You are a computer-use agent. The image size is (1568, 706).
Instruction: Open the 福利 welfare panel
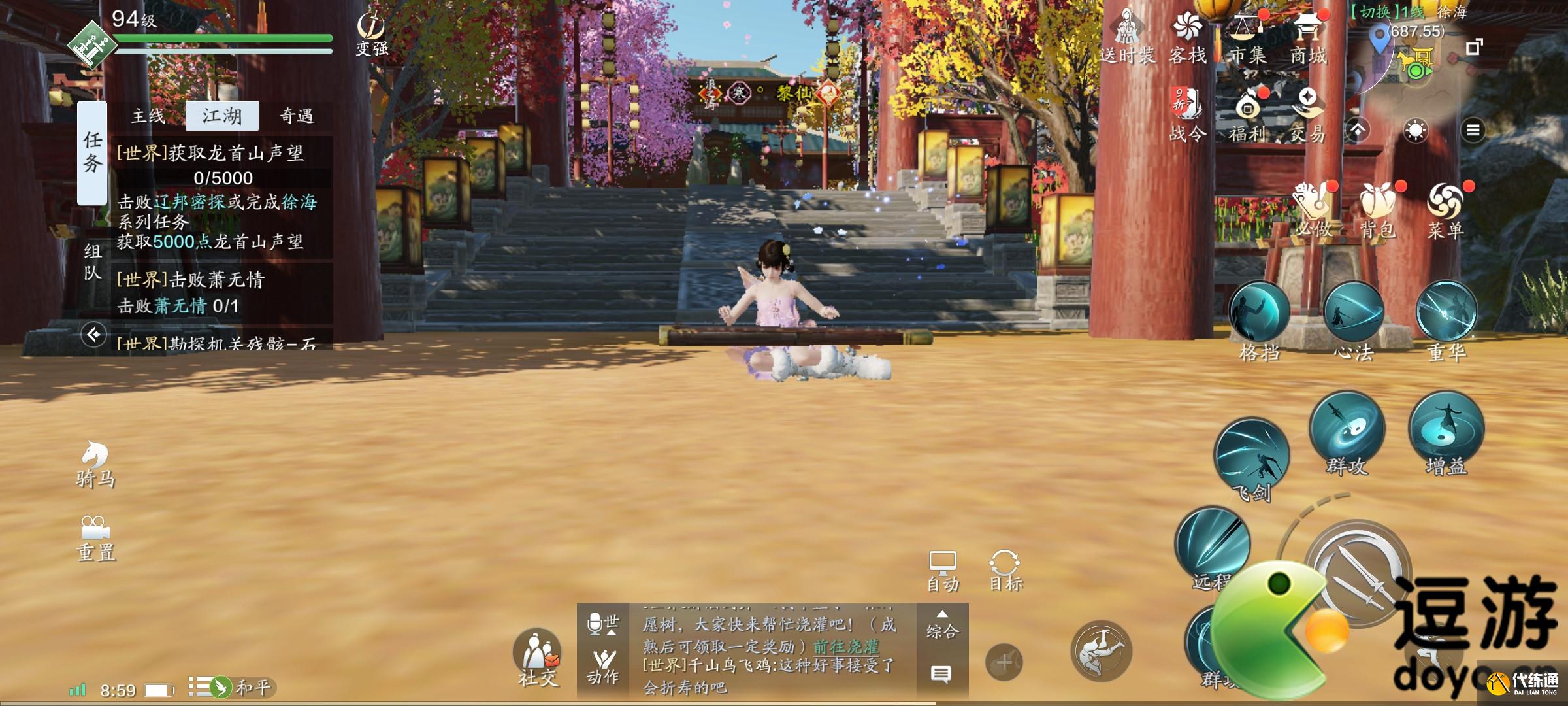click(x=1250, y=108)
